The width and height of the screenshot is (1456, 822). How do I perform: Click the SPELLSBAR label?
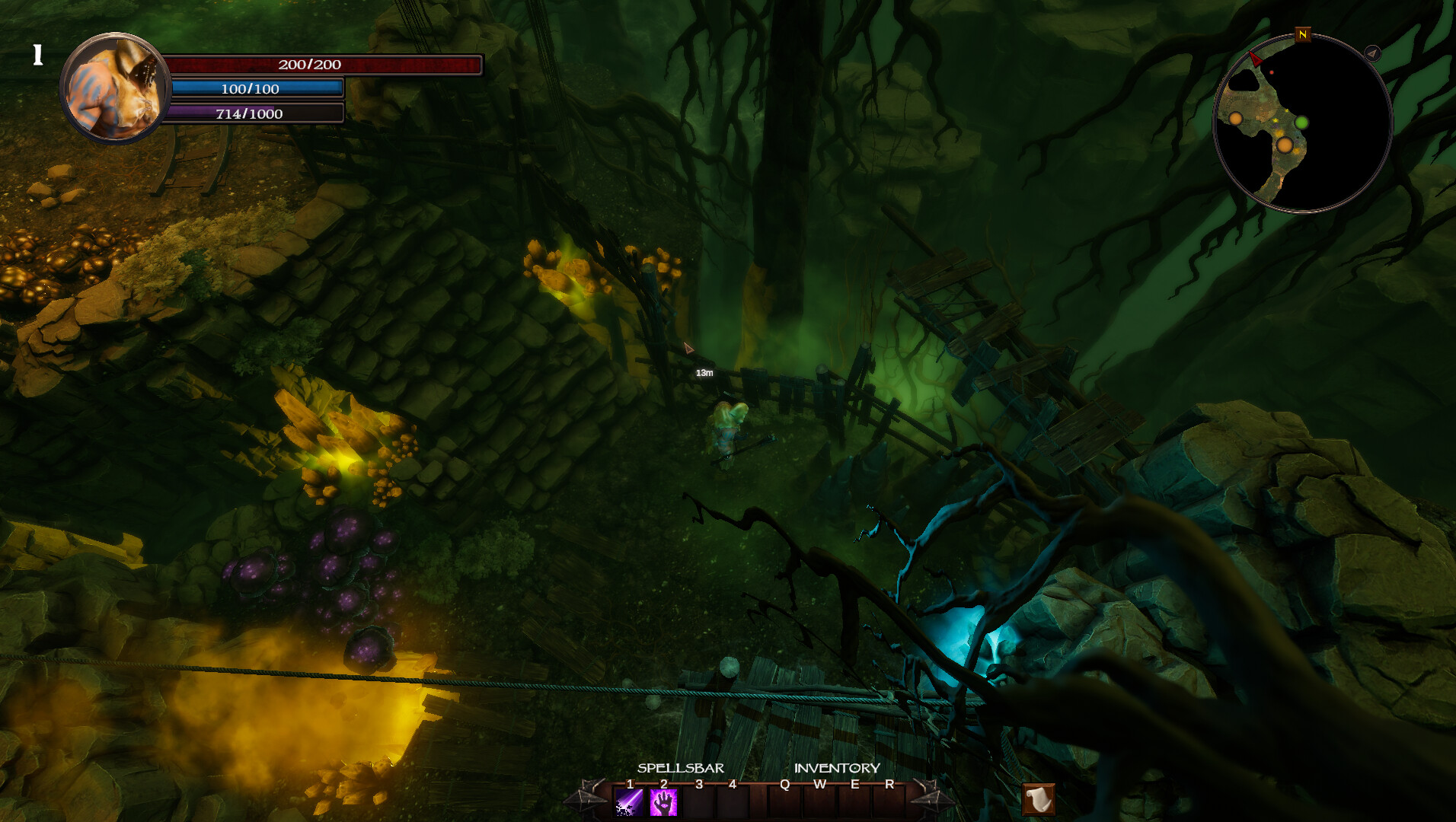pyautogui.click(x=680, y=768)
